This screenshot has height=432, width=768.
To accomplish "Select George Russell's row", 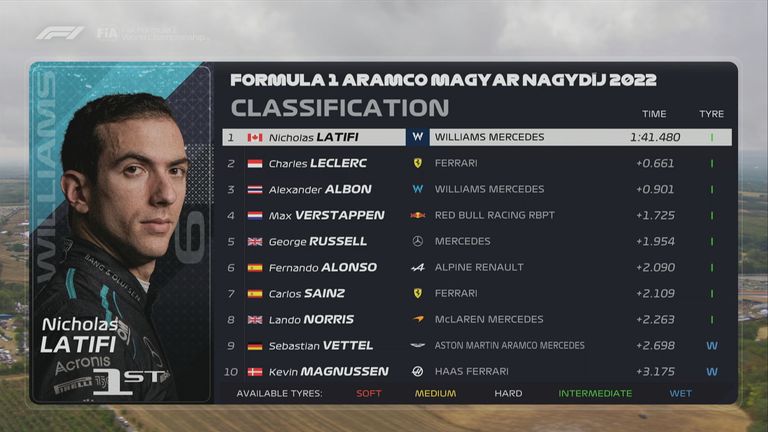I will 476,241.
